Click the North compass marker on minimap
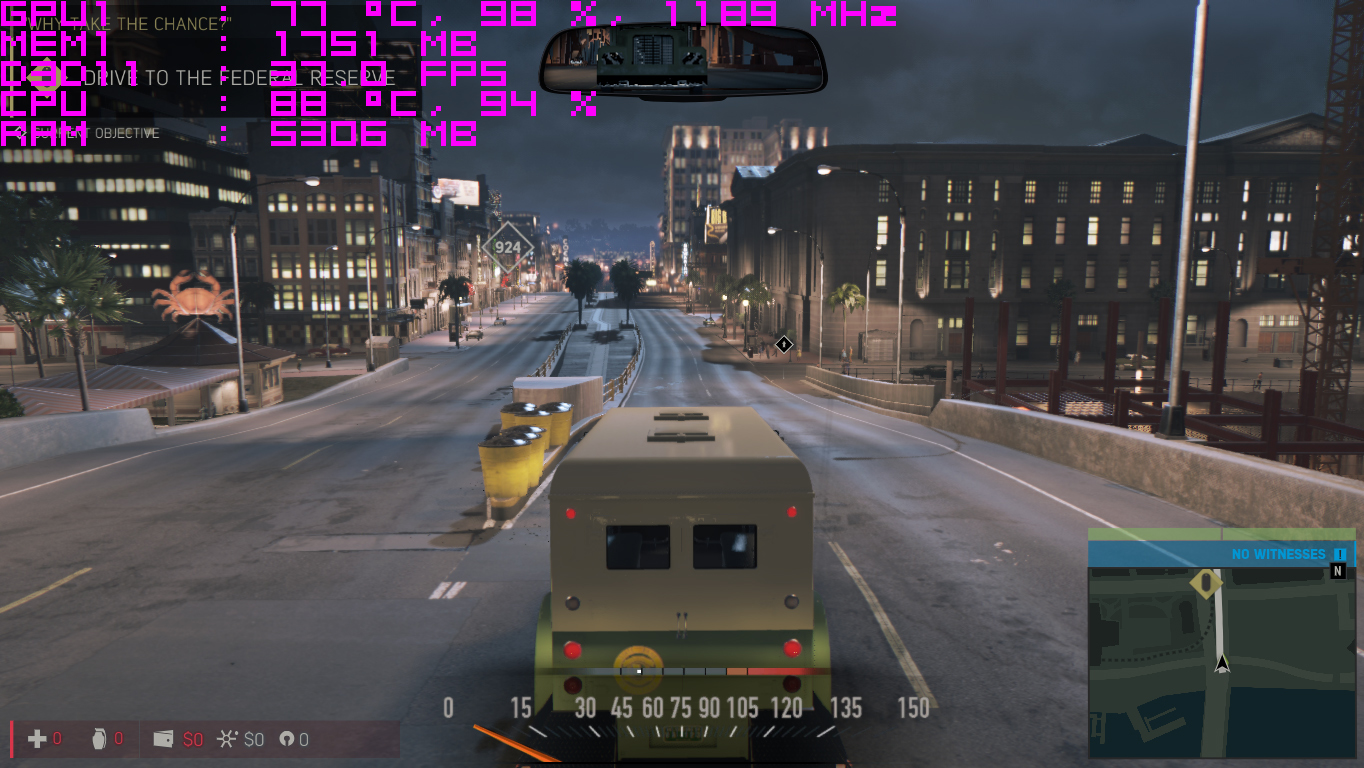Screen dimensions: 1364x768 pyautogui.click(x=1338, y=571)
